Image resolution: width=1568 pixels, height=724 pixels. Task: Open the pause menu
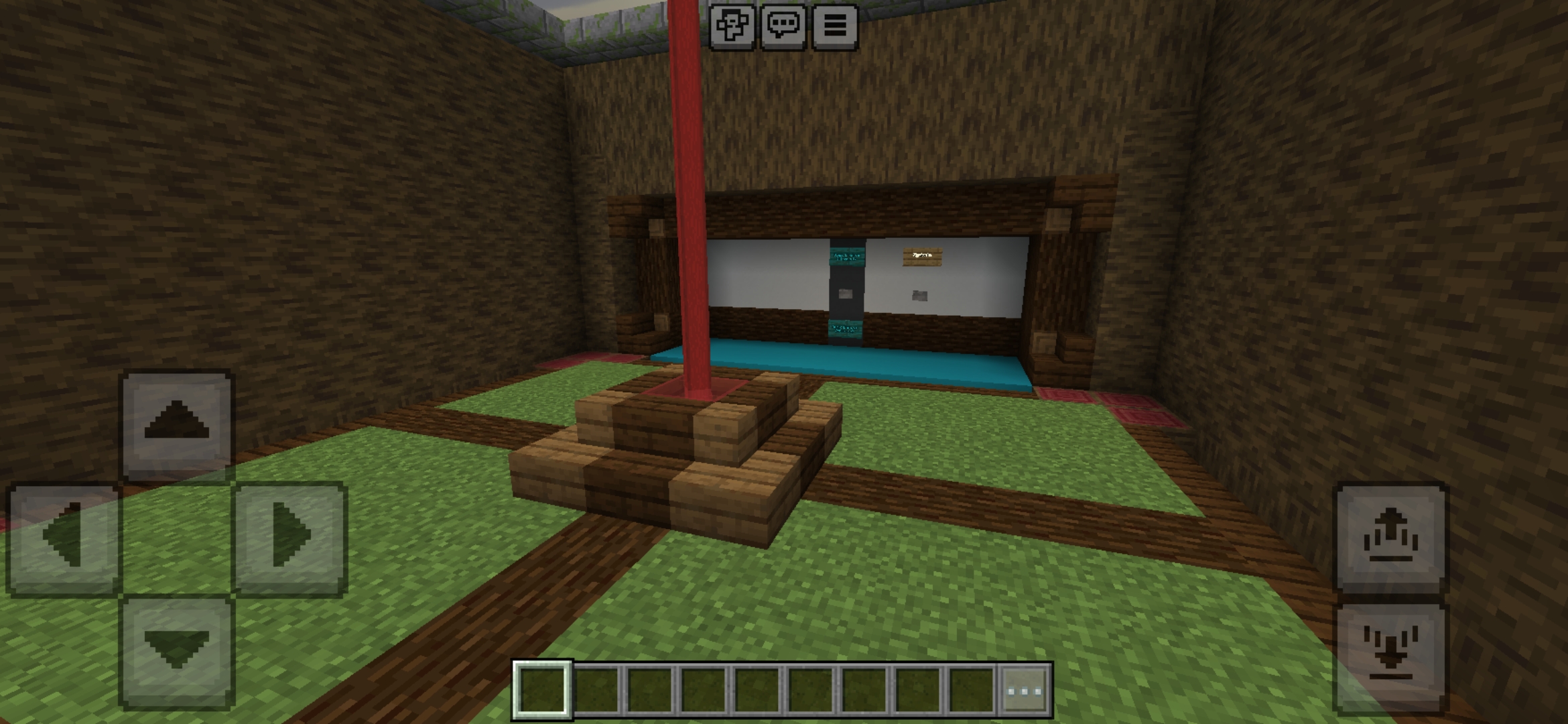[x=835, y=25]
